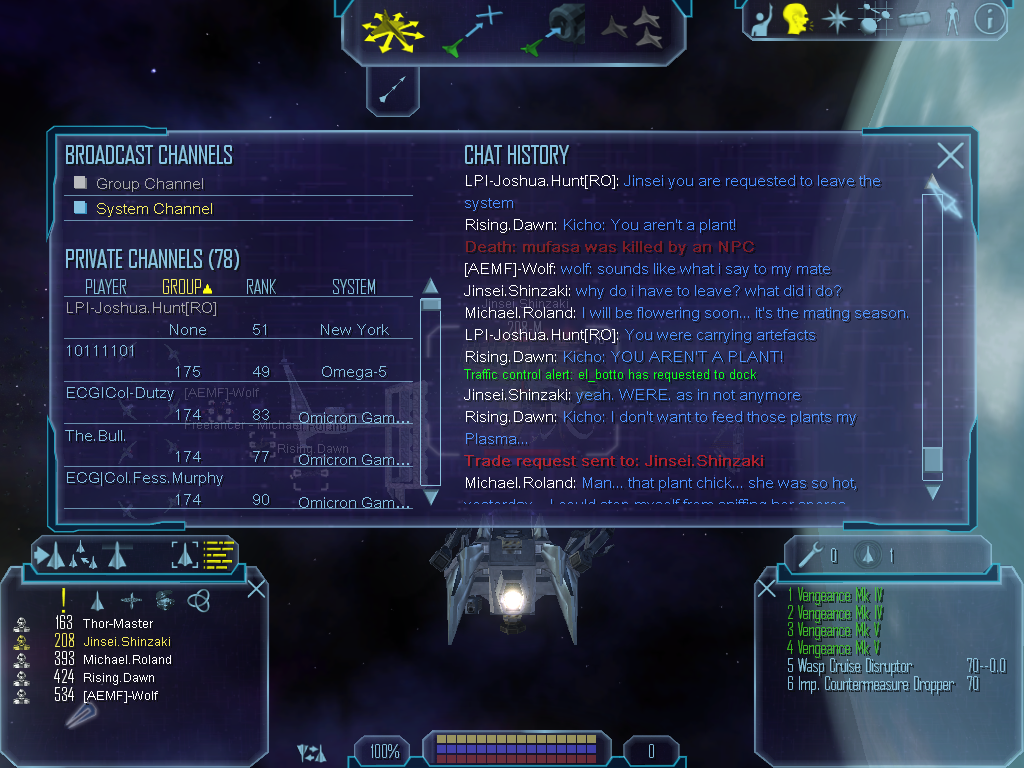Click the private channels list down arrow

(431, 496)
